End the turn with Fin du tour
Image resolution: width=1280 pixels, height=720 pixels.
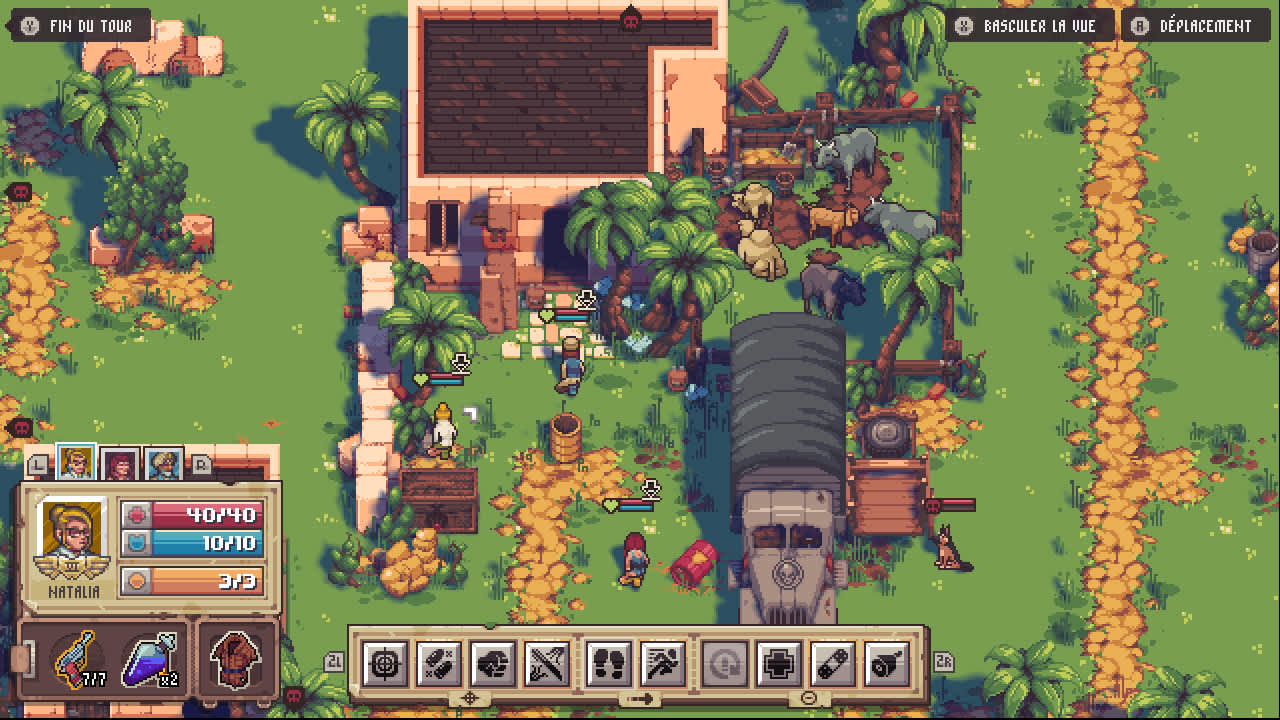79,26
